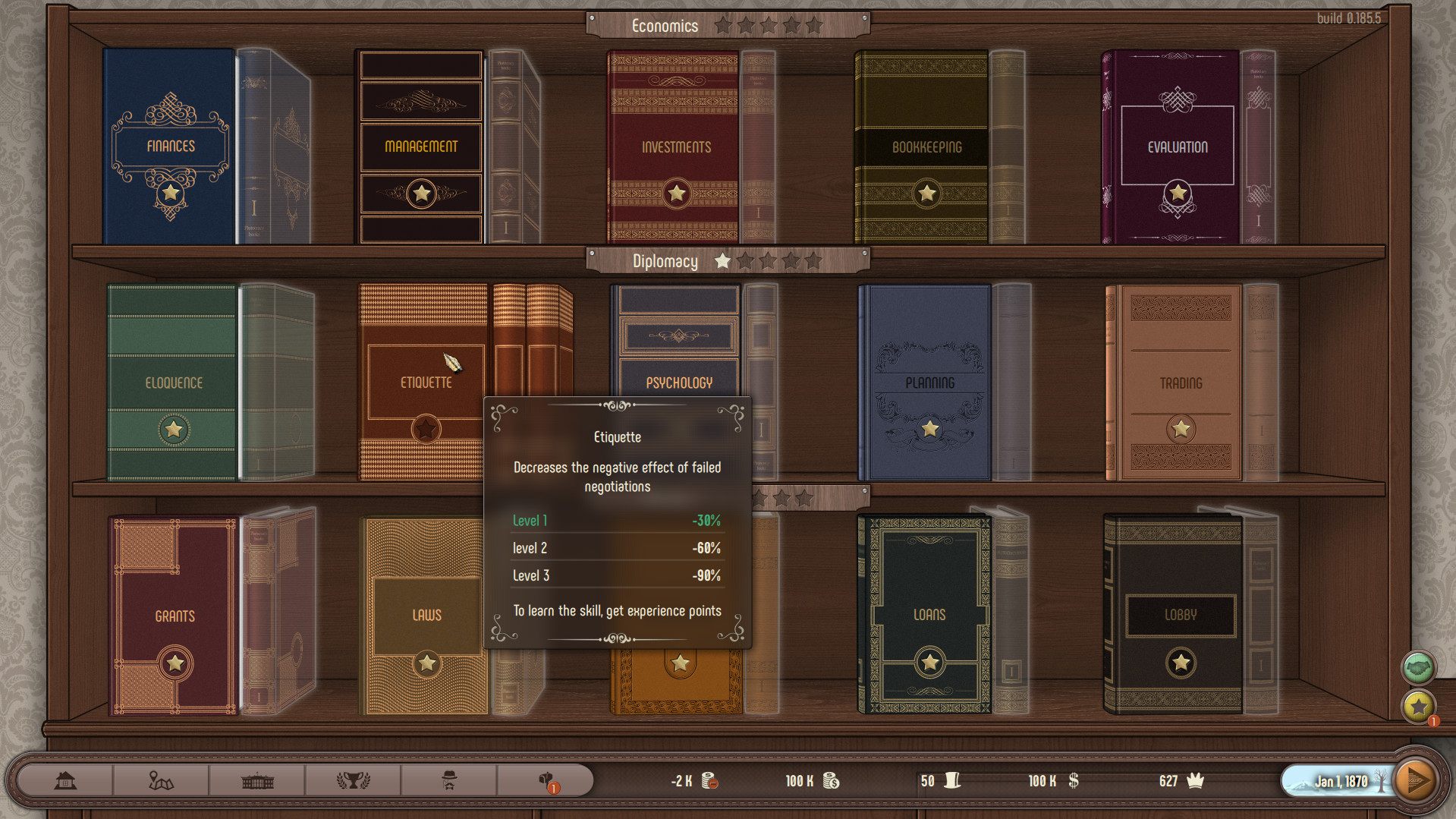Open the star icon with the badge

pos(1418,707)
